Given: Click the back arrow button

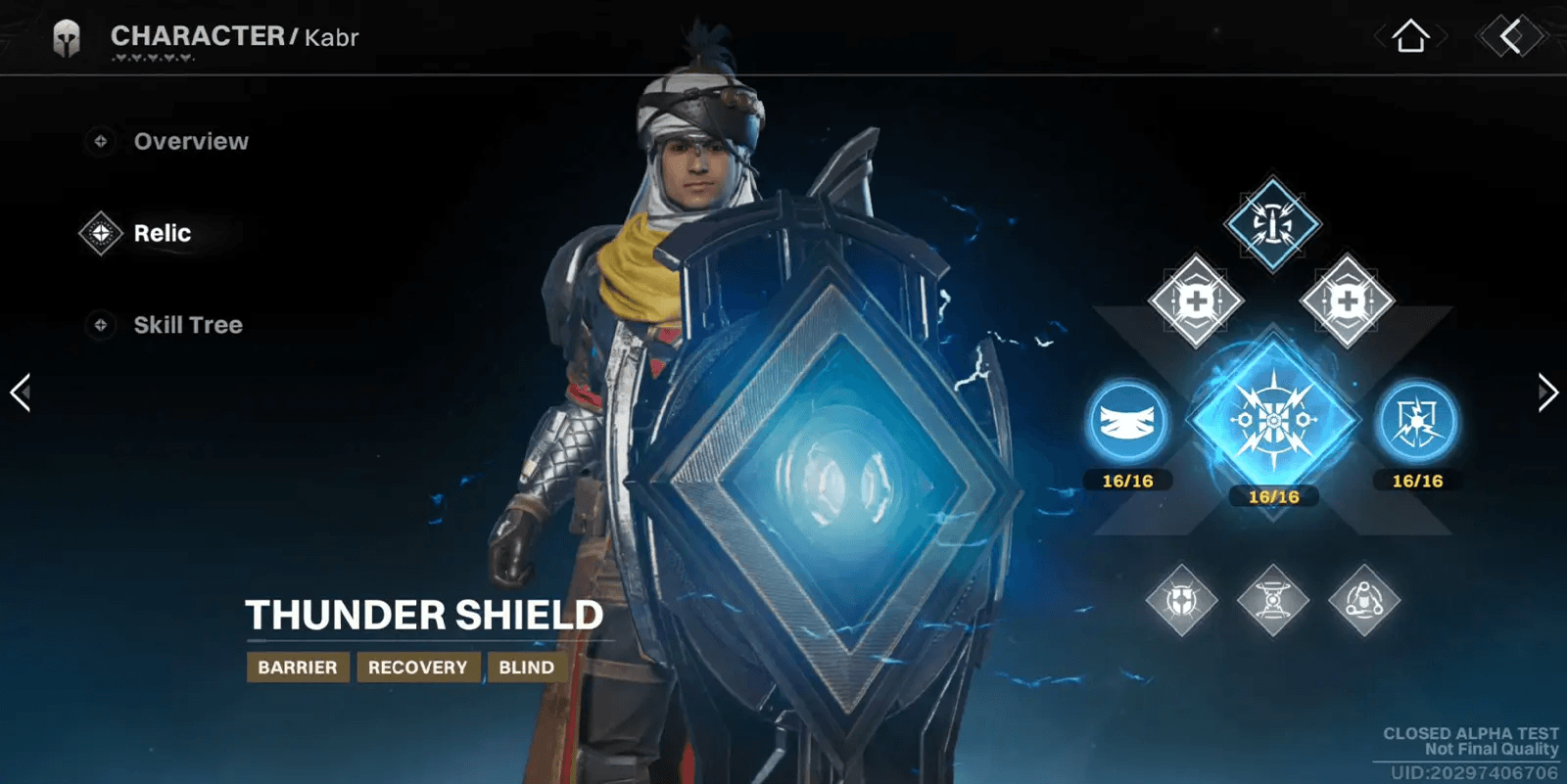Looking at the screenshot, I should (1511, 37).
